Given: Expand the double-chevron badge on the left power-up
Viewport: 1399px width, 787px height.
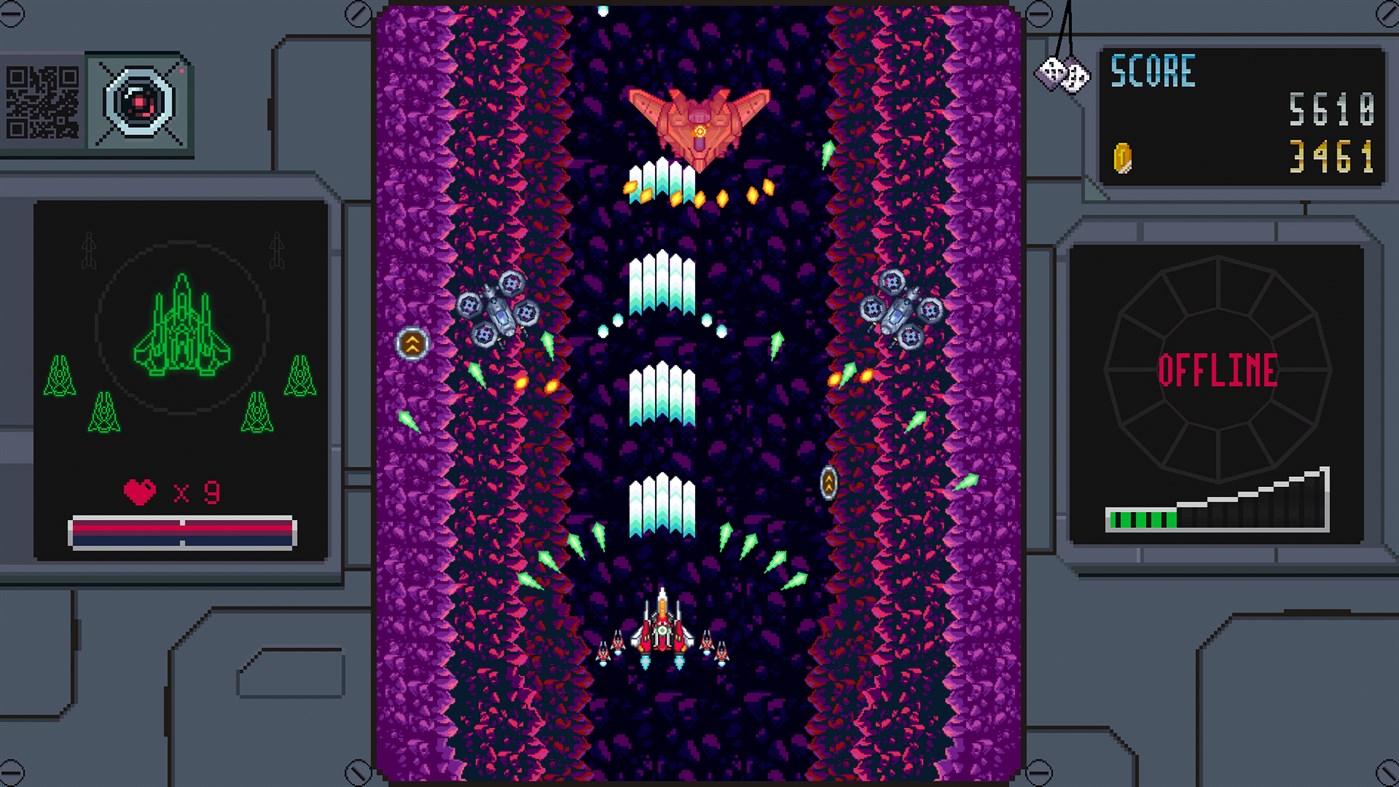Looking at the screenshot, I should pyautogui.click(x=411, y=343).
